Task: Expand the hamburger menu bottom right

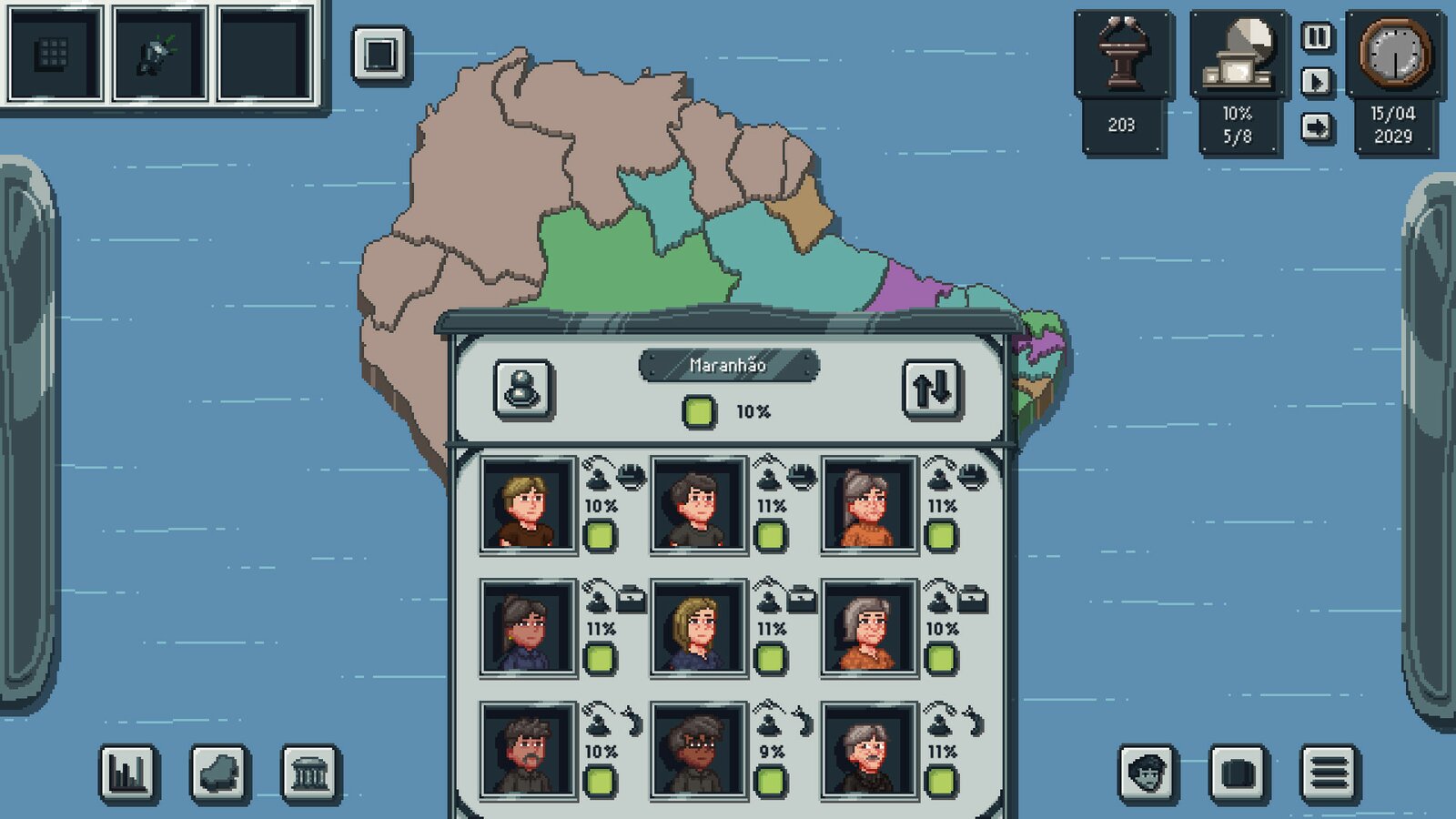Action: [1329, 770]
